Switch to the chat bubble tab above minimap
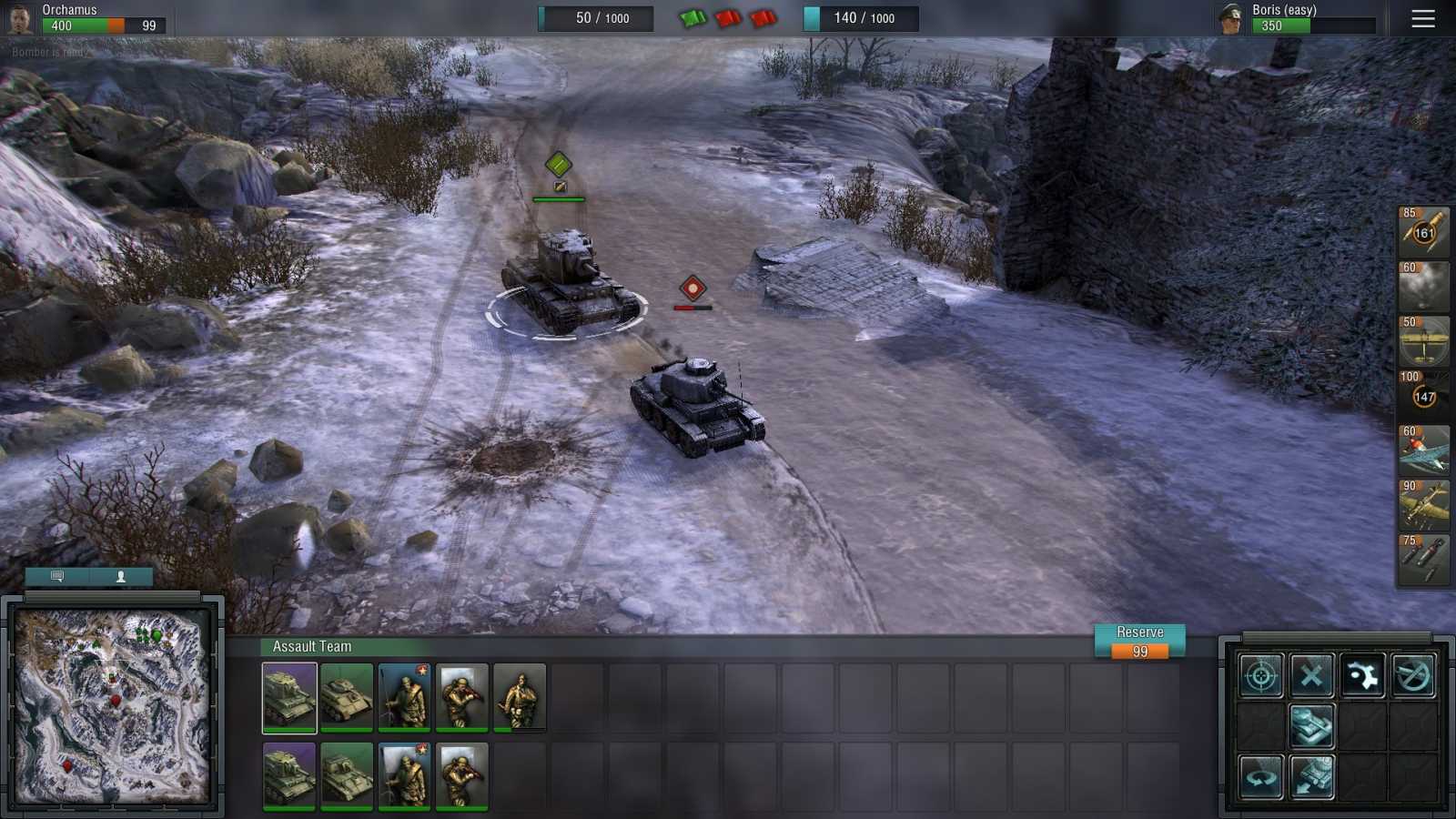The image size is (1456, 819). [x=56, y=576]
